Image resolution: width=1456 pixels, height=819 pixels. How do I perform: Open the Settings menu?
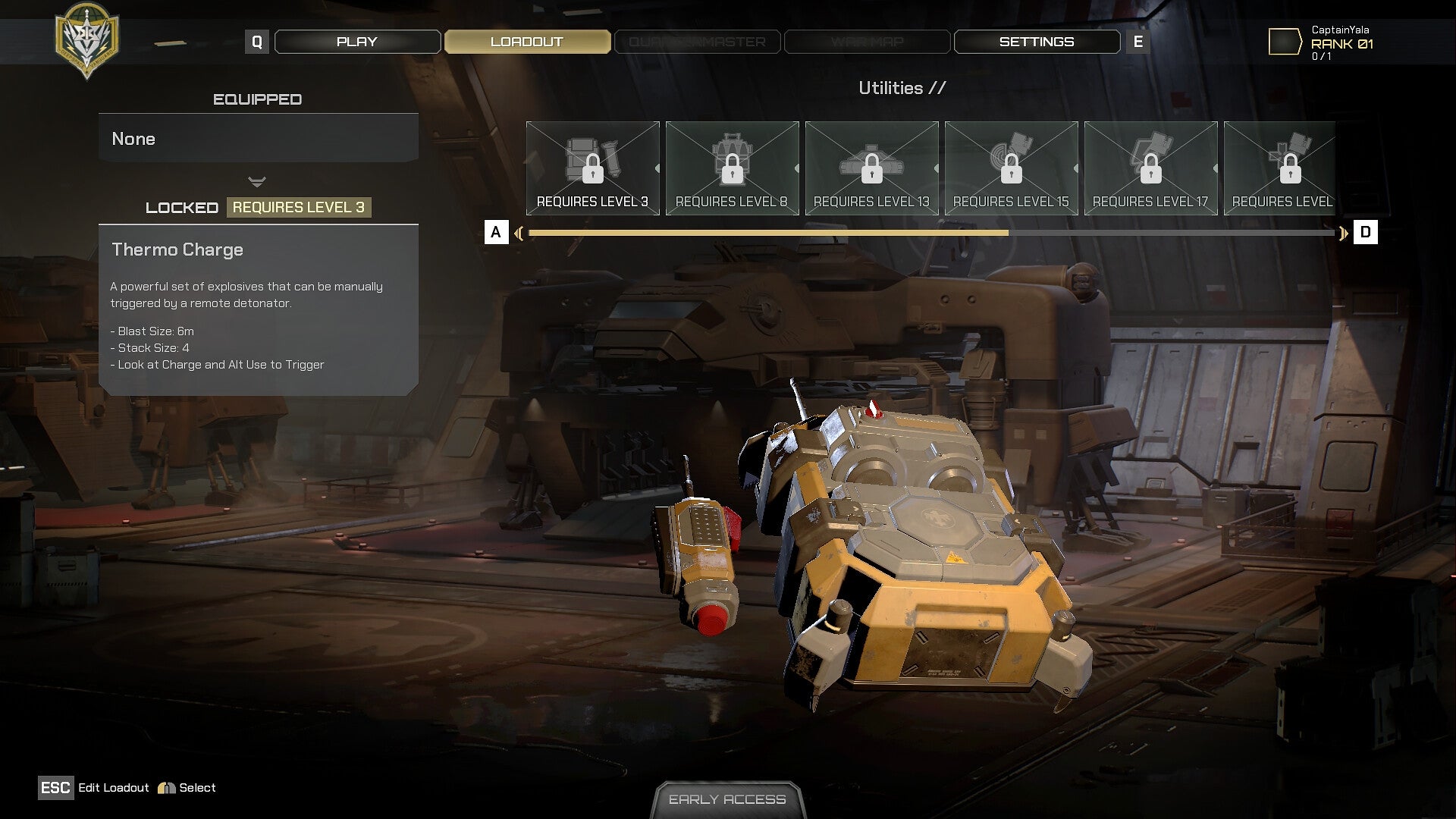1037,42
